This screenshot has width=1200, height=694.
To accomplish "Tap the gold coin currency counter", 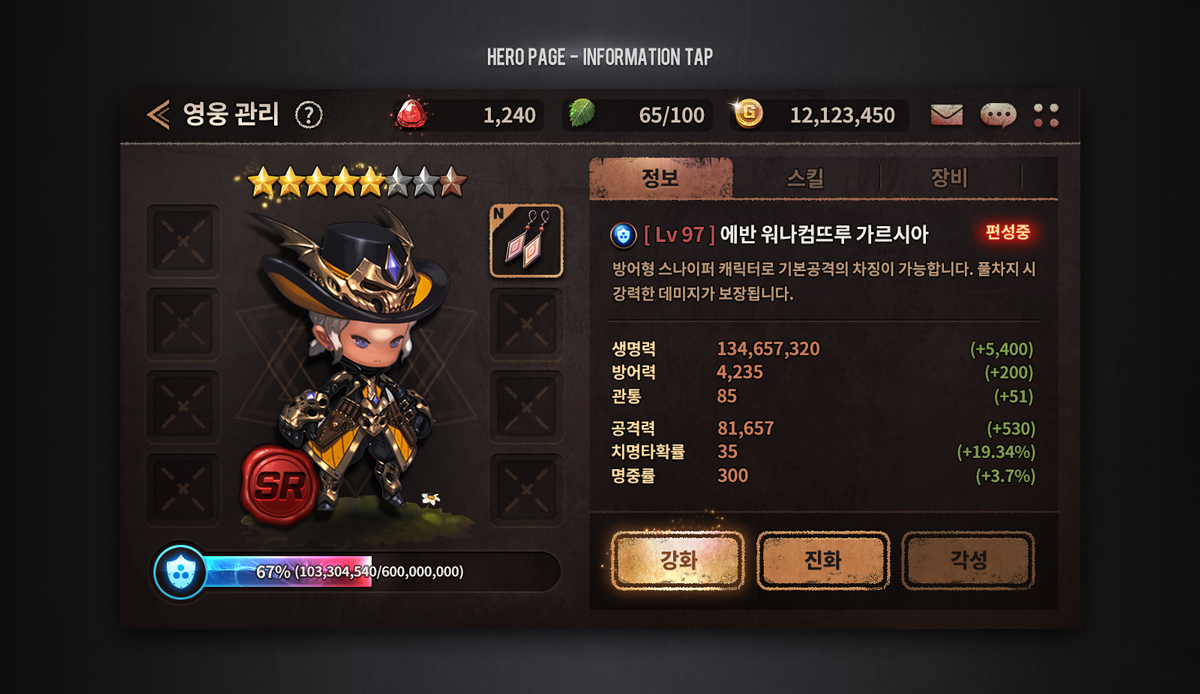I will coord(820,115).
